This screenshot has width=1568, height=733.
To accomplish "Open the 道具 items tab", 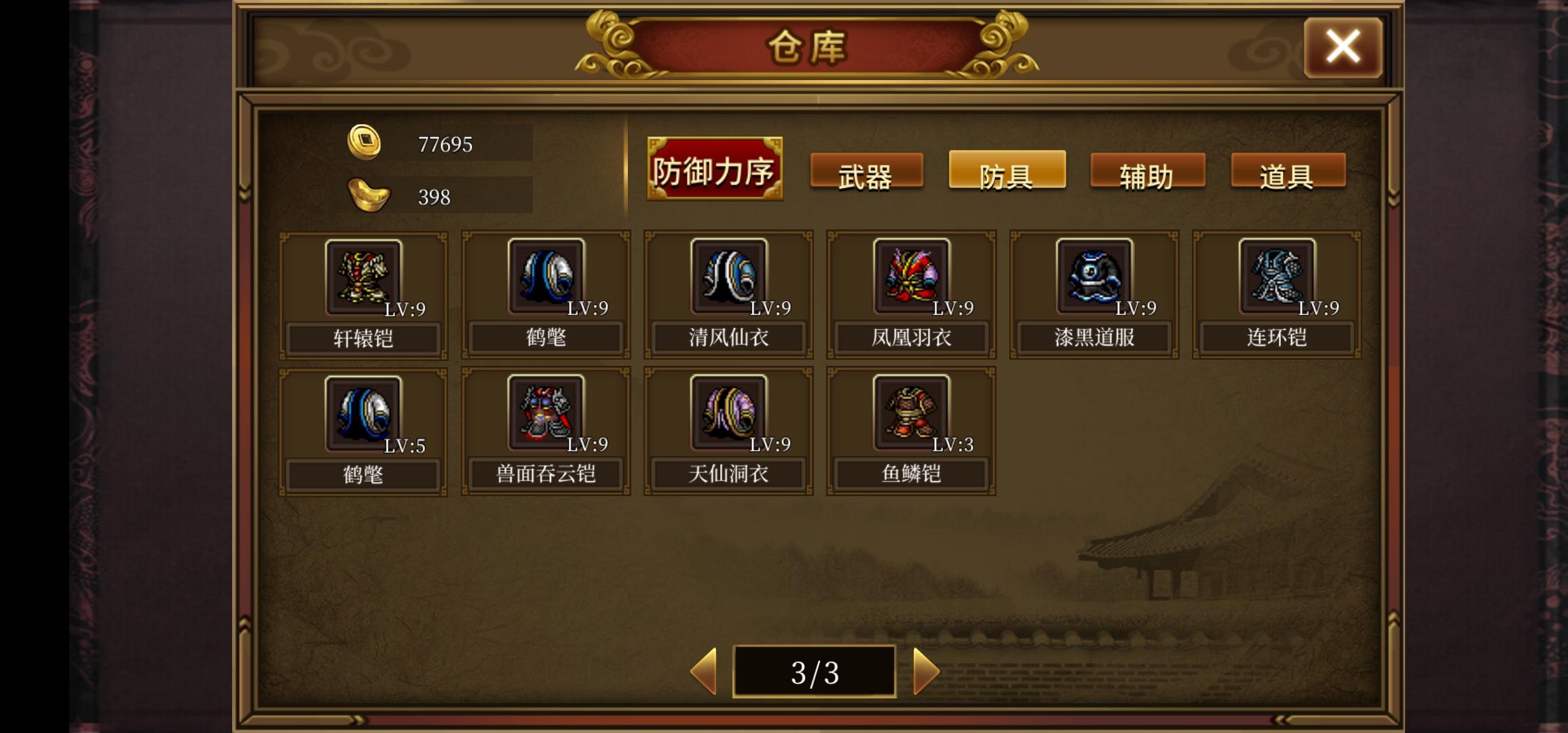I will pyautogui.click(x=1288, y=175).
